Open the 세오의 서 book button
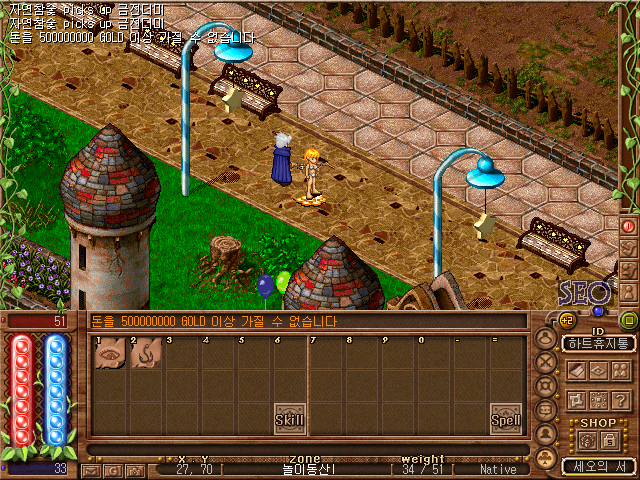Screen dimensions: 640x480 pyautogui.click(x=598, y=465)
